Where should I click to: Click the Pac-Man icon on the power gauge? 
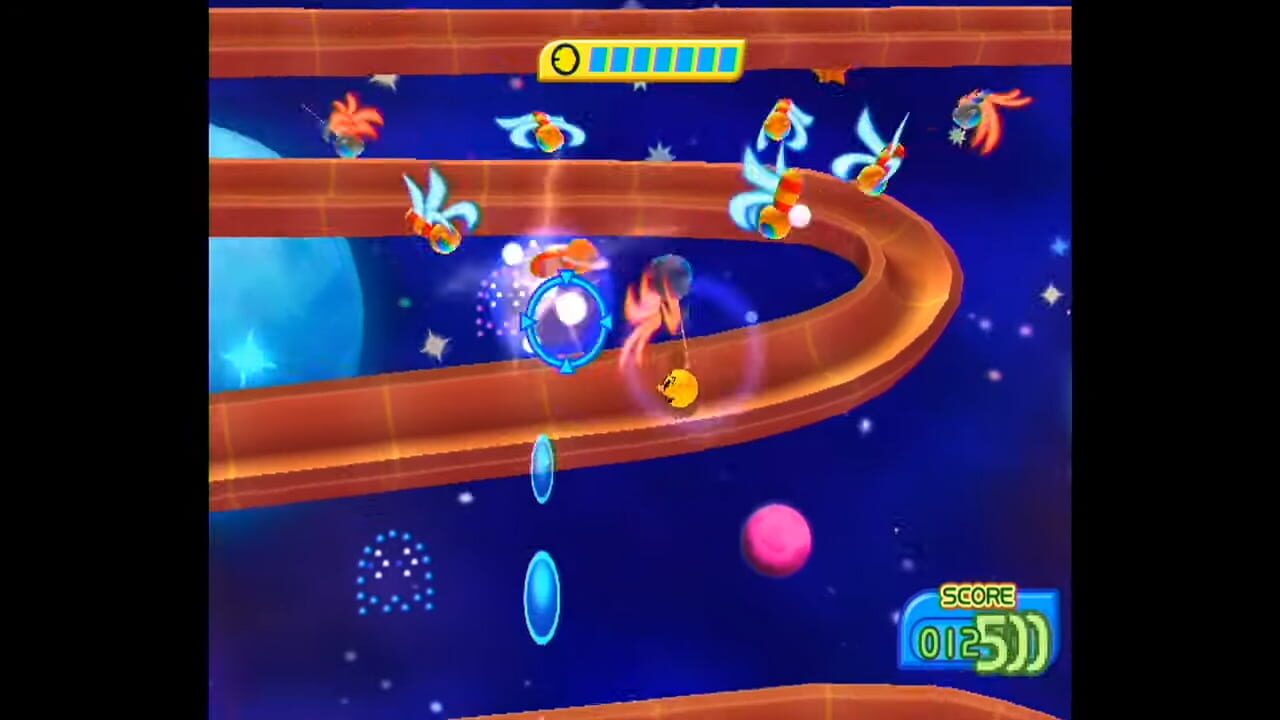pos(566,60)
